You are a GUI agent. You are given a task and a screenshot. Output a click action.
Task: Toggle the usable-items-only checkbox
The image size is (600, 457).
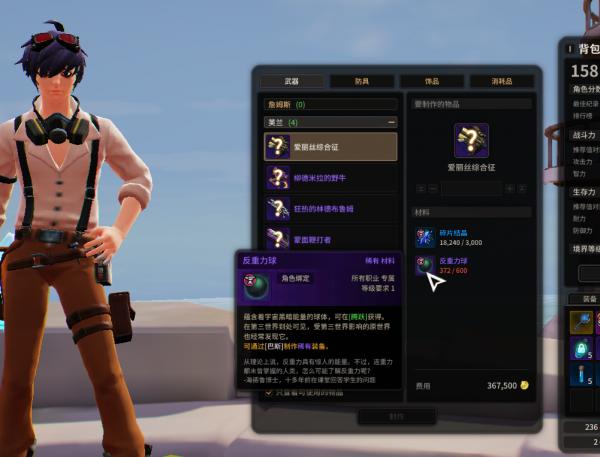(268, 394)
